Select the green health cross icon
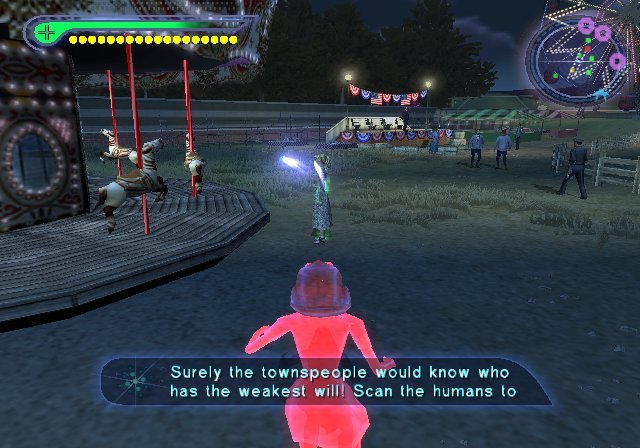Viewport: 640px width, 448px height. click(46, 32)
